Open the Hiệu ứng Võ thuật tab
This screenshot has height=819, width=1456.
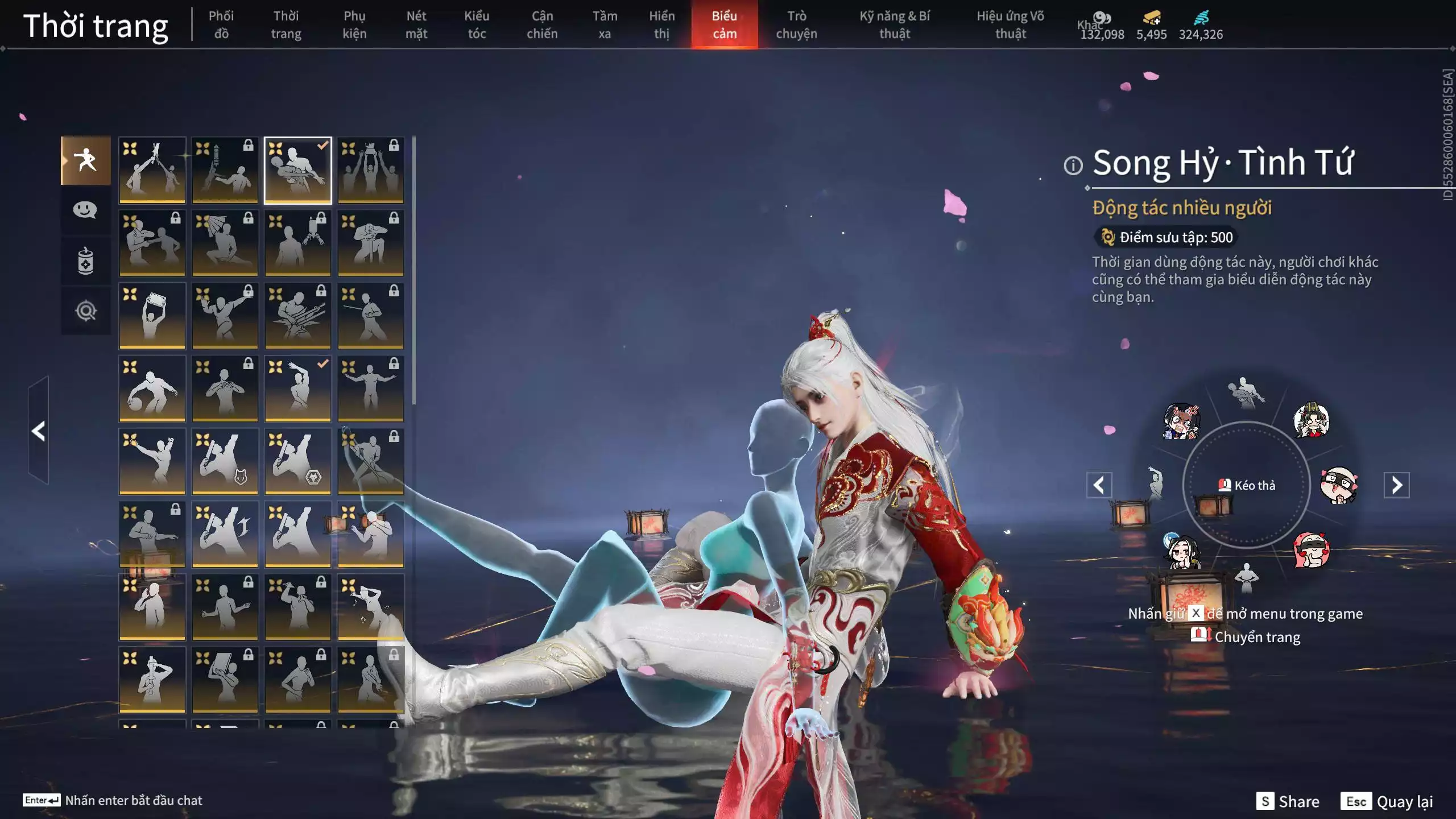(x=1010, y=24)
